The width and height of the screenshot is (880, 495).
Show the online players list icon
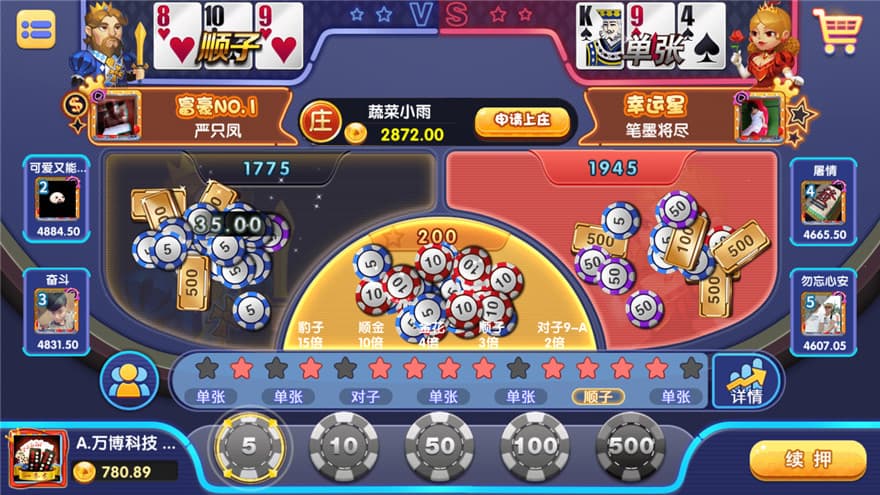point(129,381)
